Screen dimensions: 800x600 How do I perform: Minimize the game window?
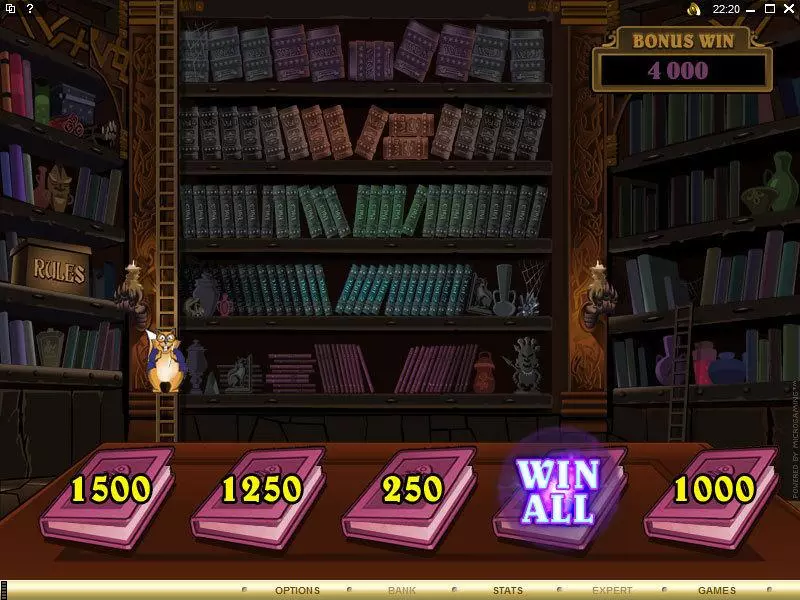pos(749,9)
